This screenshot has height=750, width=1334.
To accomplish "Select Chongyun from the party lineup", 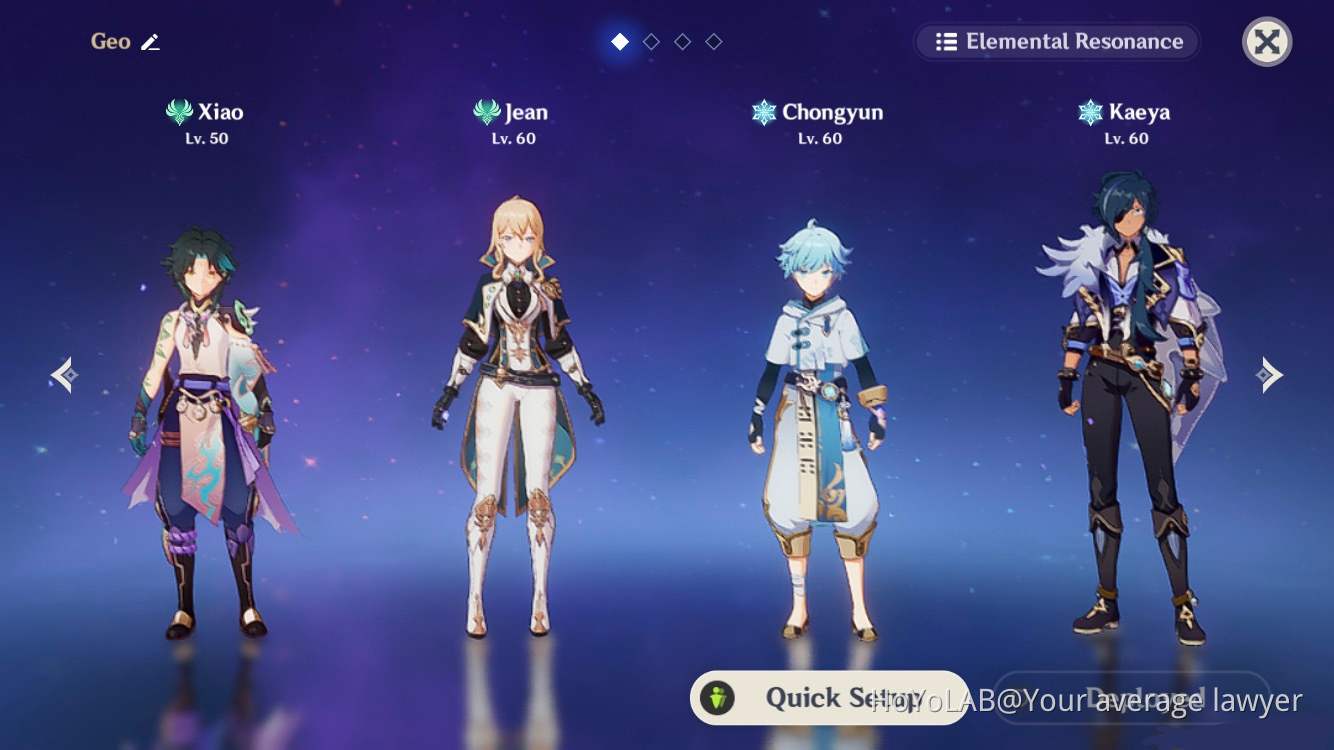I will [x=820, y=400].
